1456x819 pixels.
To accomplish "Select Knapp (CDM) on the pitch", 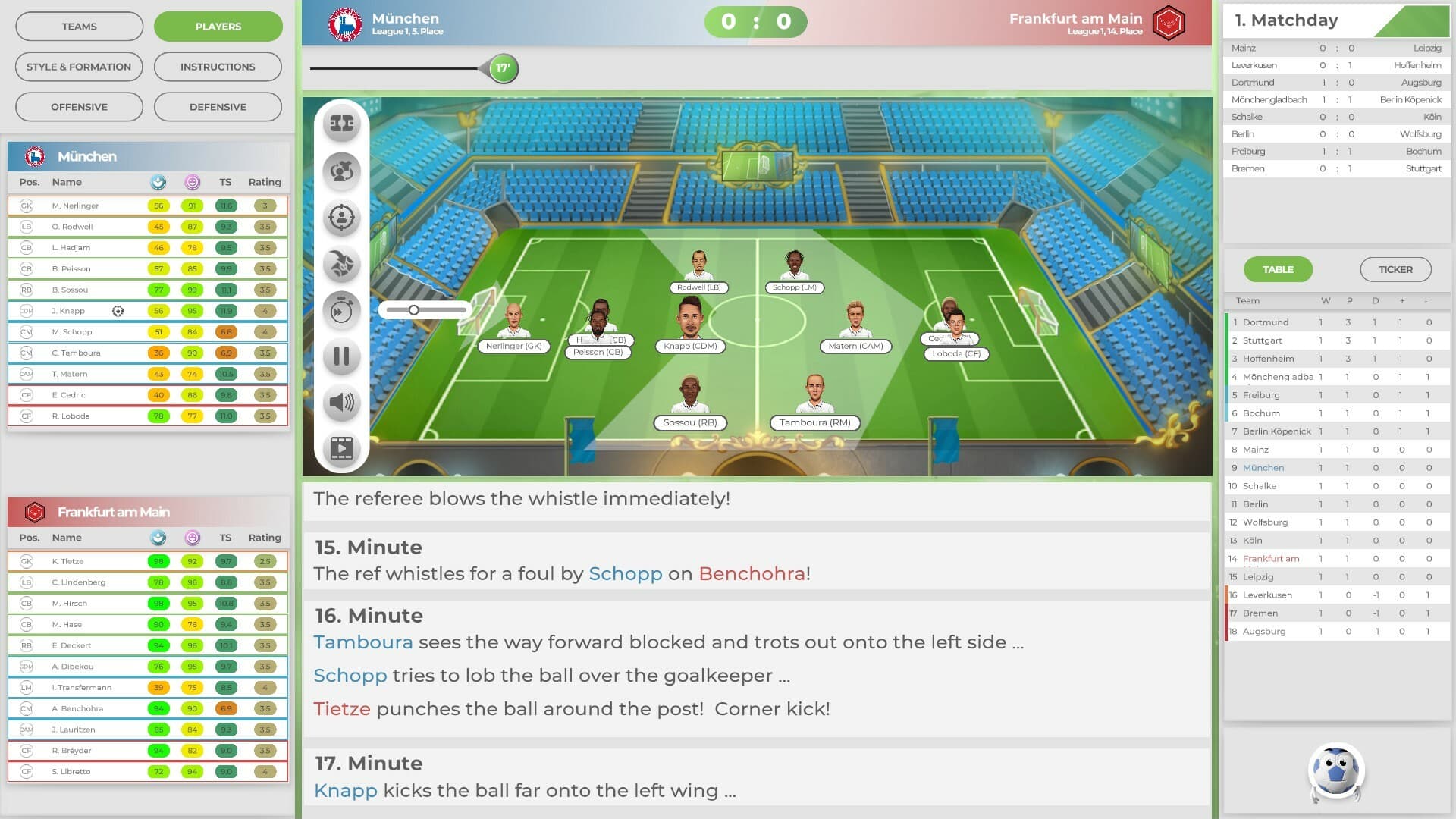I will 689,326.
